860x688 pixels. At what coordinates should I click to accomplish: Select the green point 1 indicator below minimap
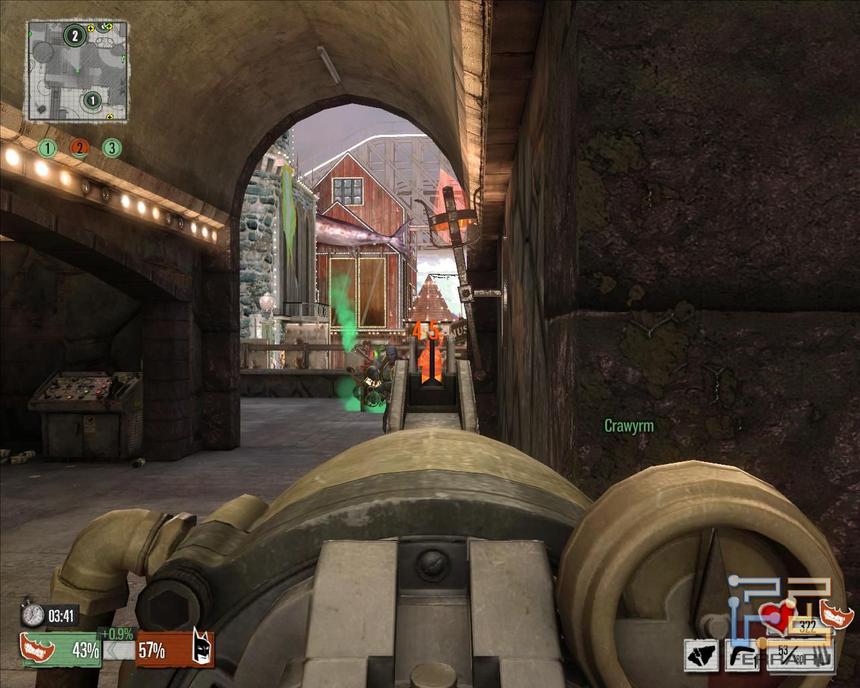point(47,148)
